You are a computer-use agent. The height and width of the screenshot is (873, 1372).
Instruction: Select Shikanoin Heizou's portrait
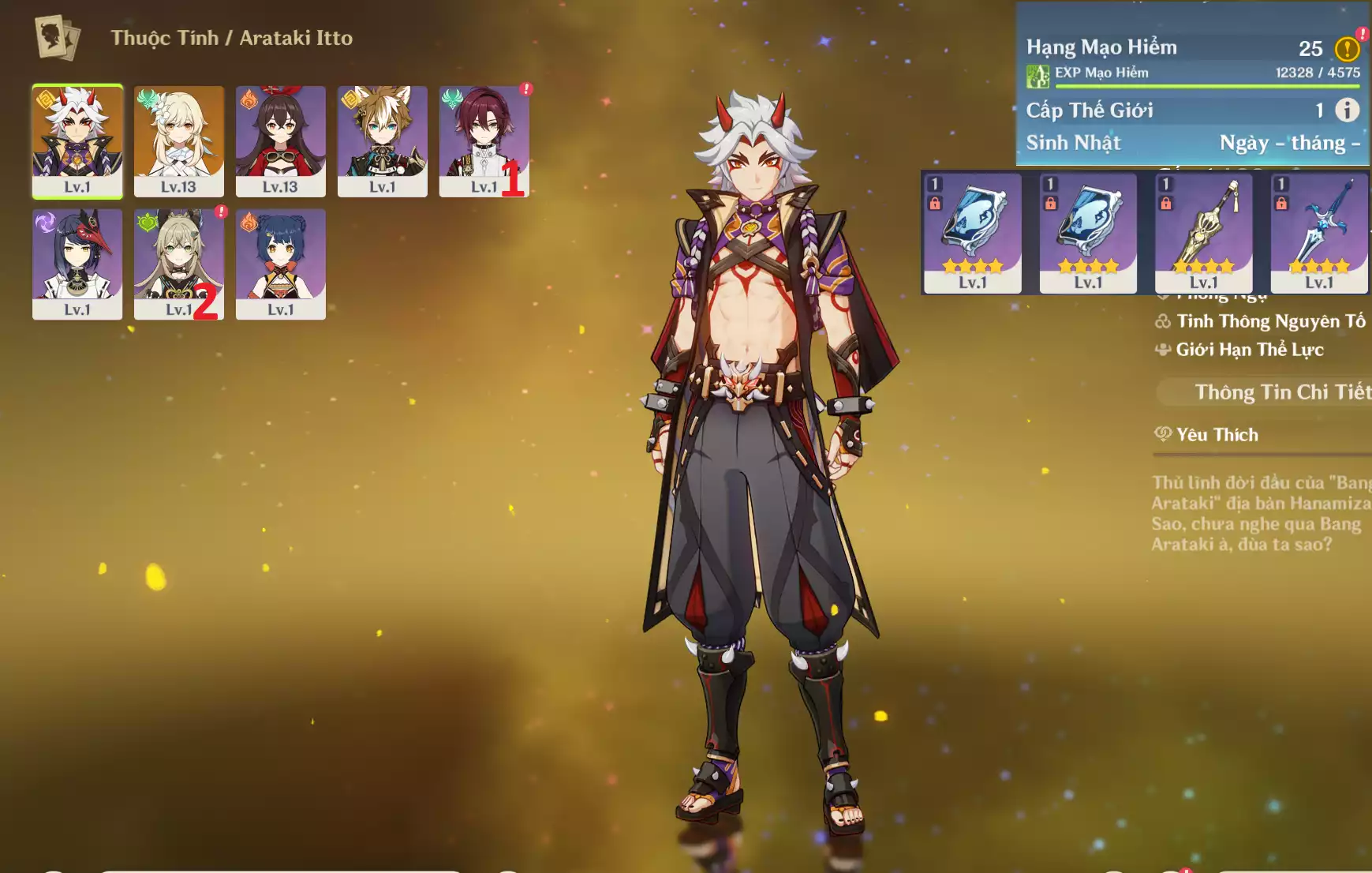(483, 140)
